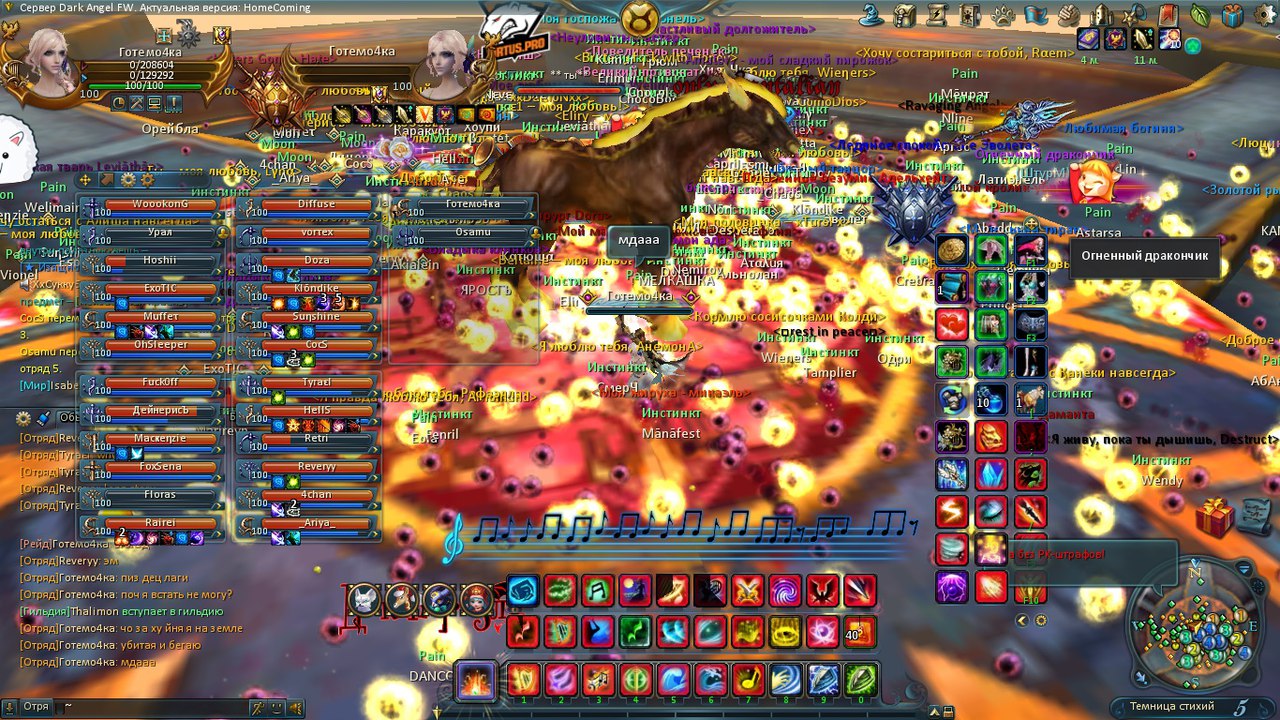Use the yellow music note skill in slot 7
Viewport: 1280px width, 720px height.
click(x=745, y=680)
